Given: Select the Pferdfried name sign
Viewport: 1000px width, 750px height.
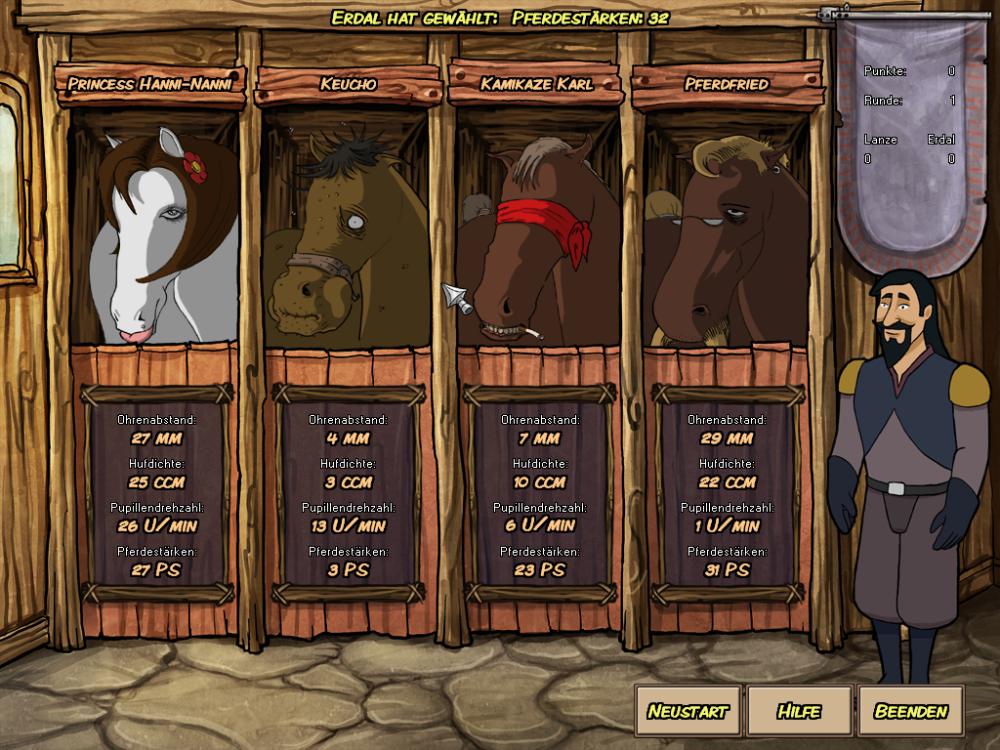Looking at the screenshot, I should 727,84.
